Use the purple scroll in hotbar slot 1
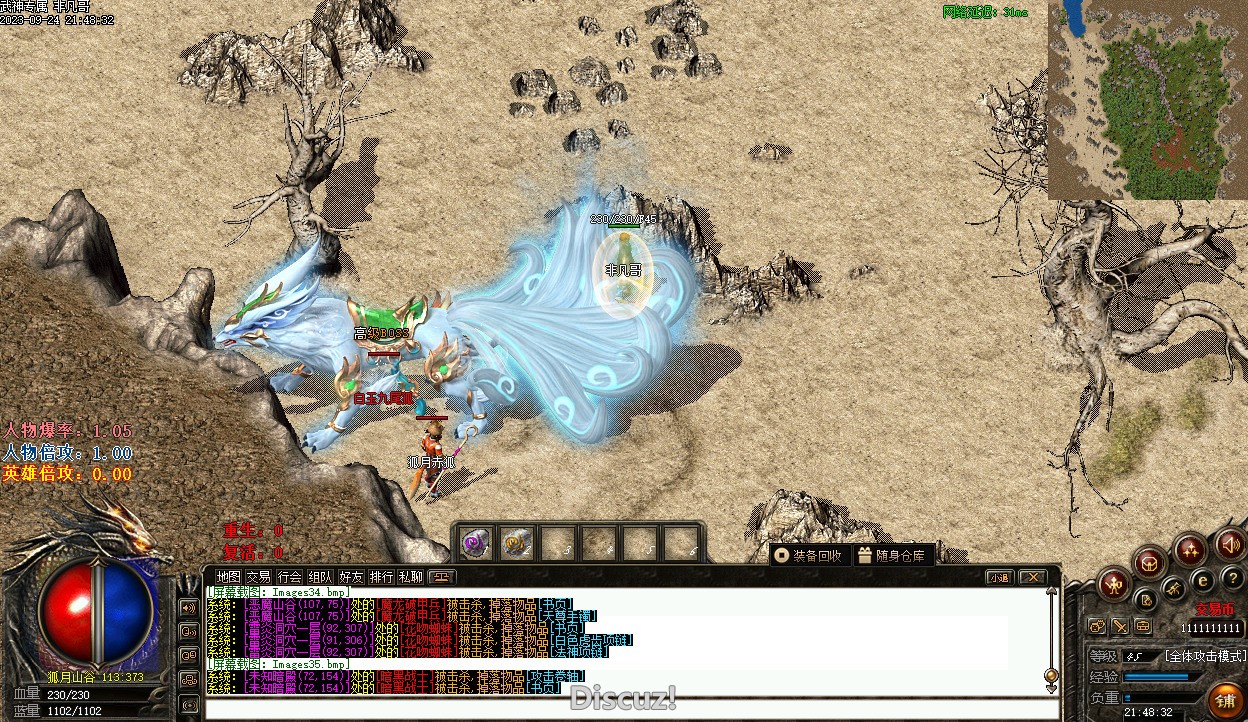Screen dimensions: 1248x722 (x=475, y=543)
